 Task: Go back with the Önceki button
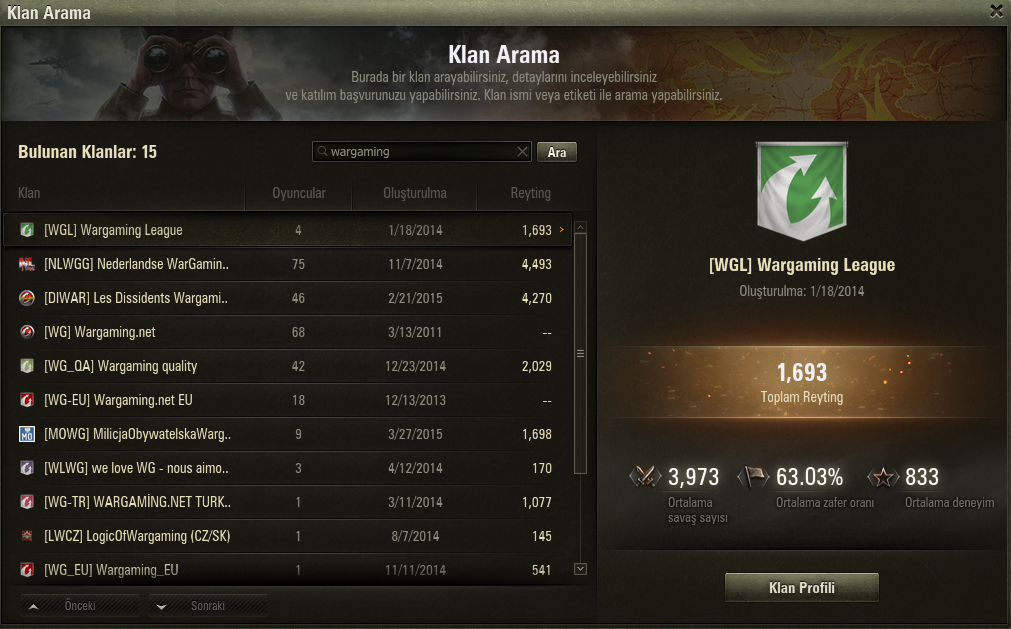pos(80,606)
